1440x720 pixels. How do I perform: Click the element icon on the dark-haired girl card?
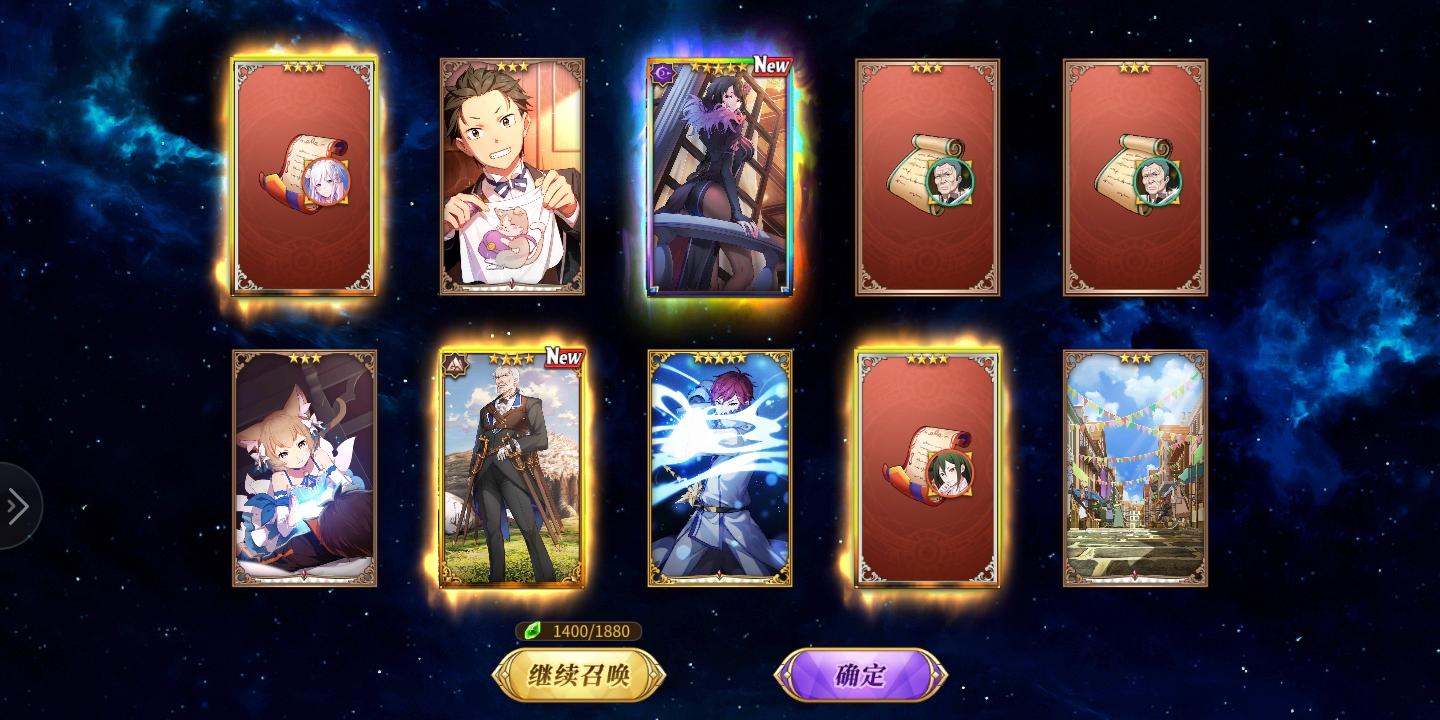click(662, 73)
